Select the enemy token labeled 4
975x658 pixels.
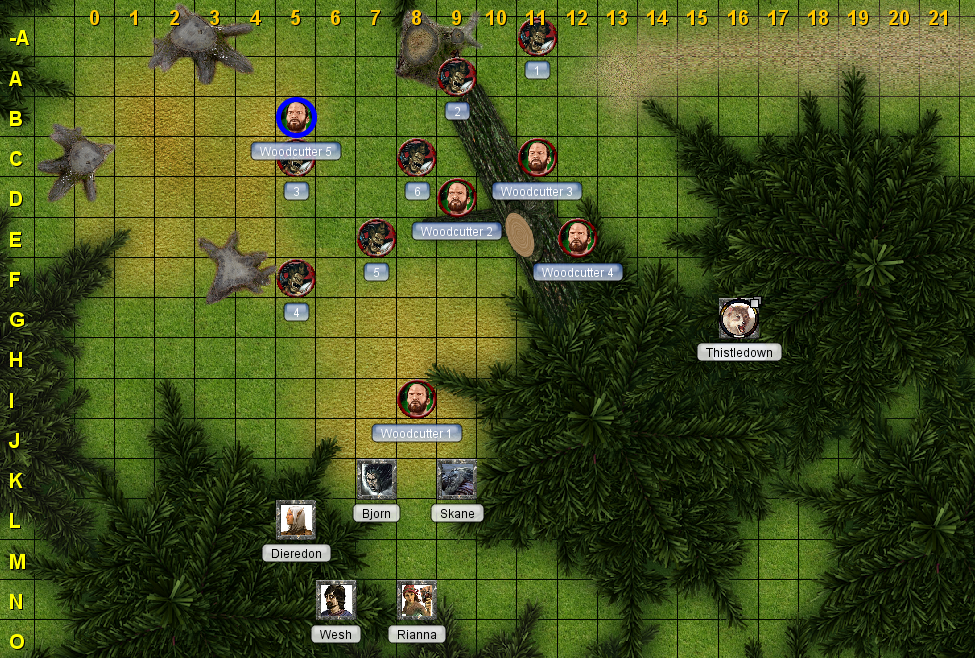296,279
